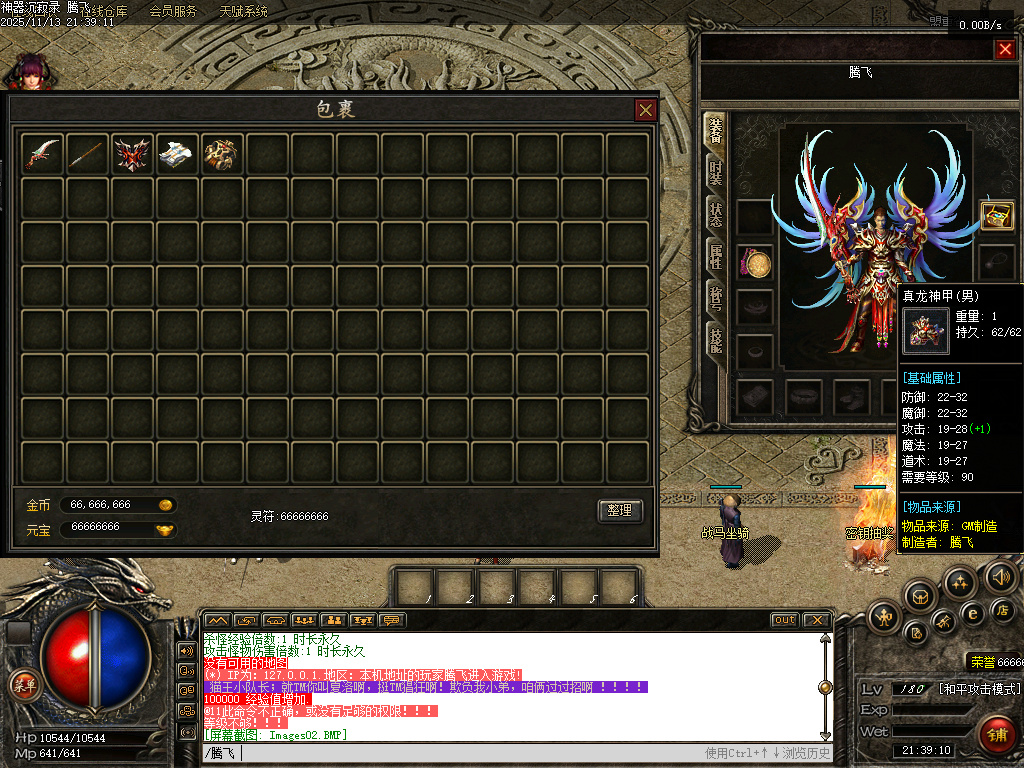1024x768 pixels.
Task: Open the round red 铺 shop button
Action: (996, 735)
